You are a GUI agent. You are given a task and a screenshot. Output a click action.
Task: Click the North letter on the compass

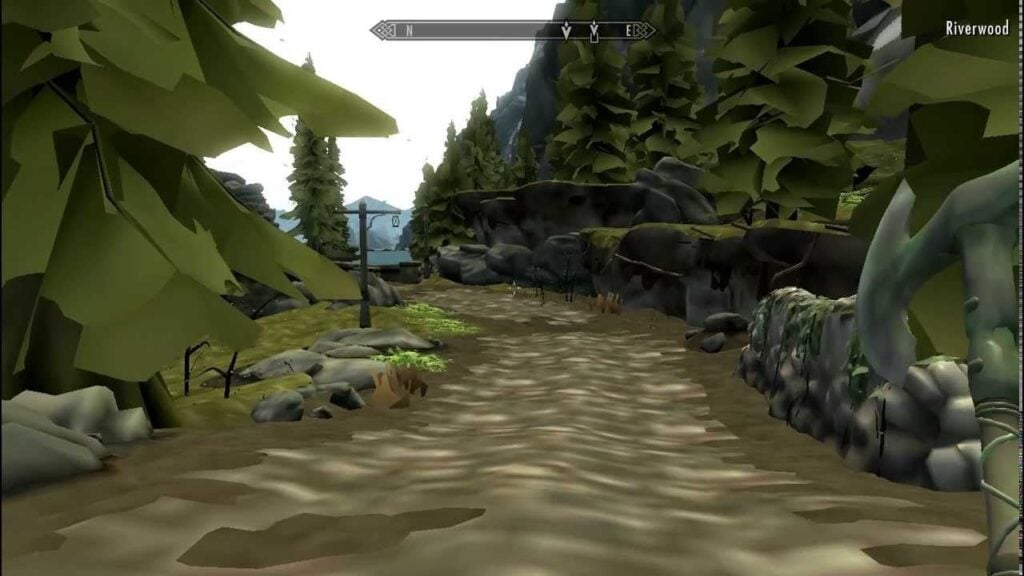409,31
